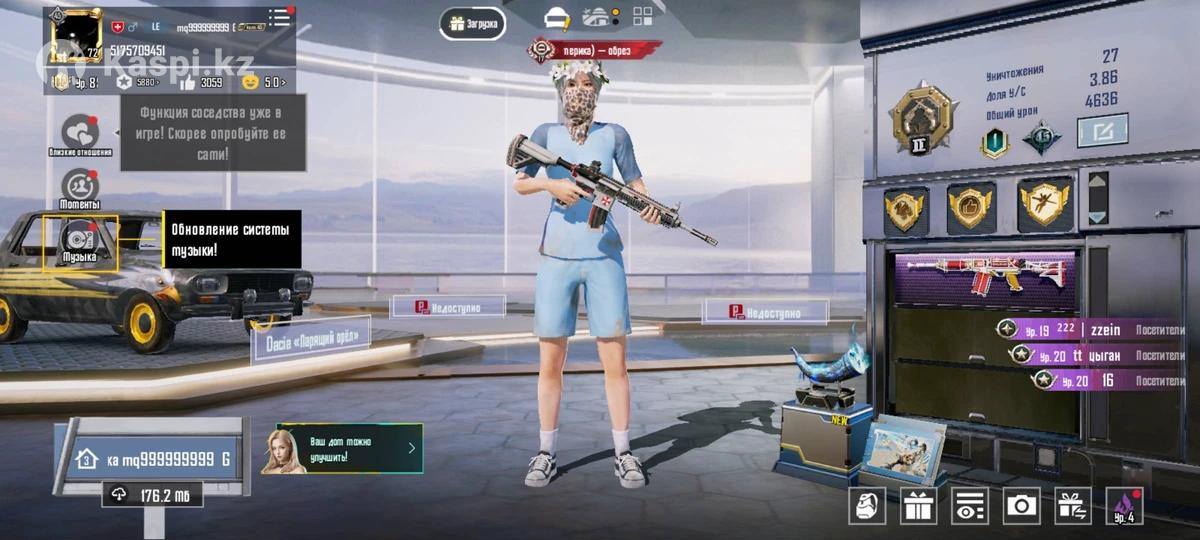The height and width of the screenshot is (540, 1200).
Task: Open the Музыка music system
Action: click(x=80, y=242)
